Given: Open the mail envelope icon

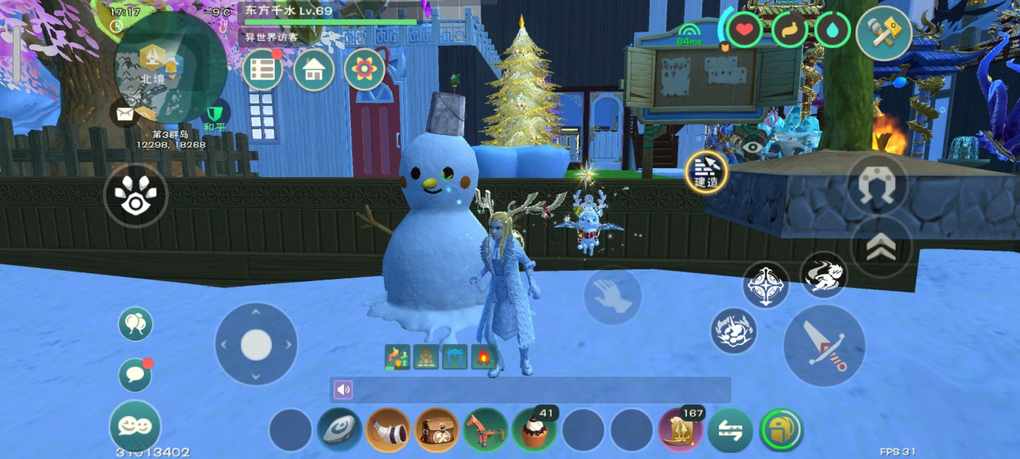Looking at the screenshot, I should [126, 113].
